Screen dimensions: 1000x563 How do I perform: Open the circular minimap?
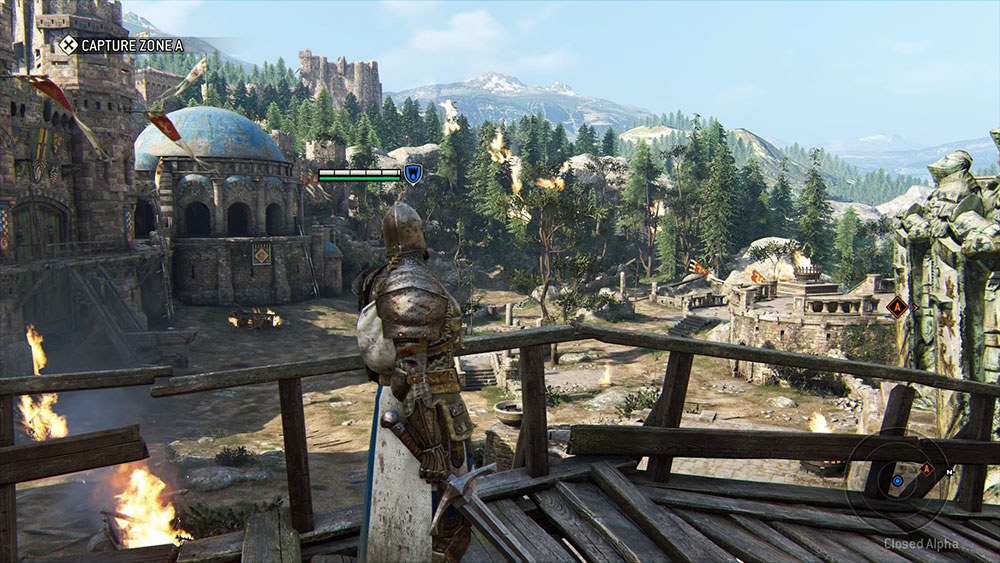896,481
